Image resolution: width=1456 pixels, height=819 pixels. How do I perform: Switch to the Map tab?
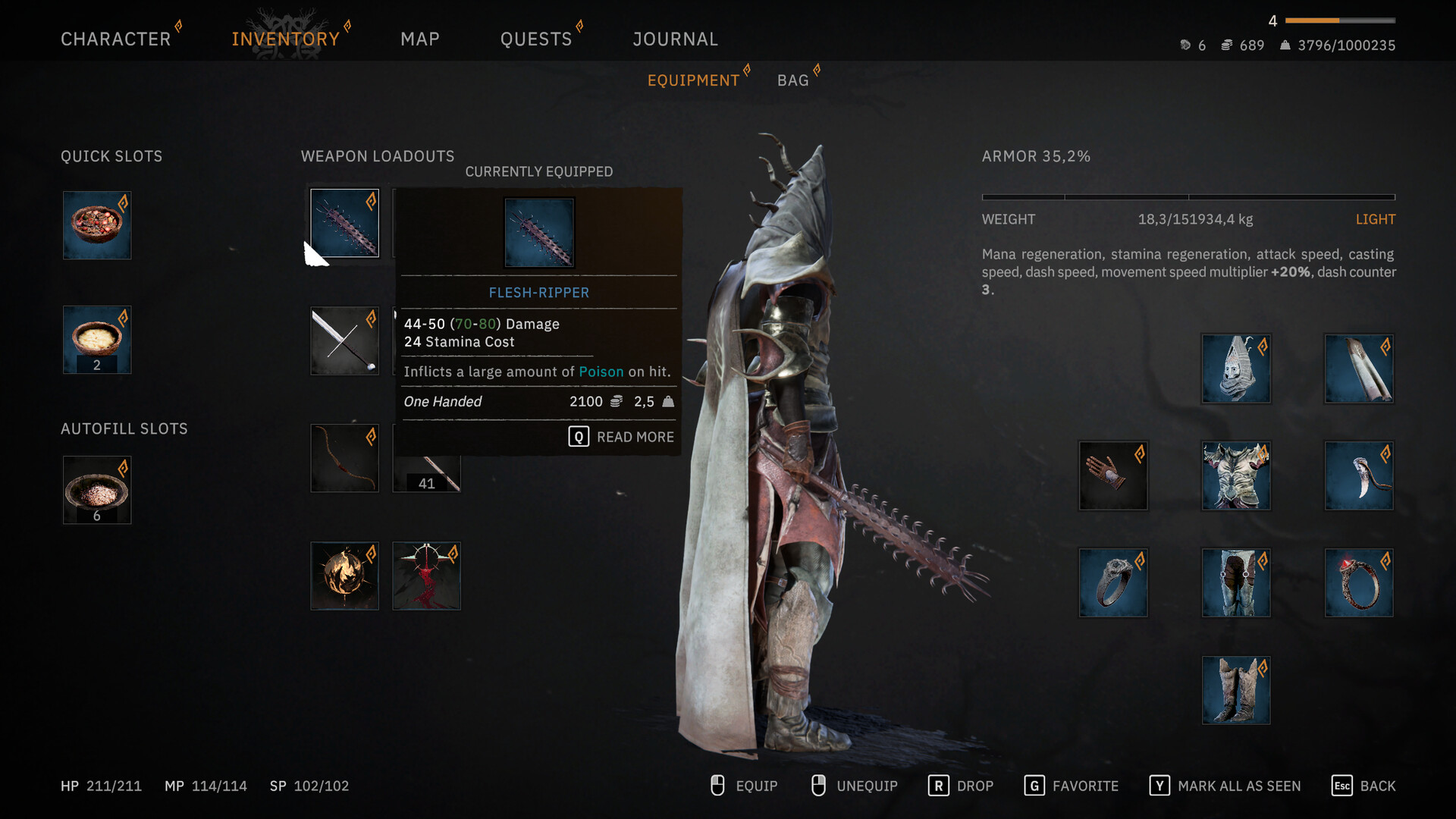click(420, 39)
